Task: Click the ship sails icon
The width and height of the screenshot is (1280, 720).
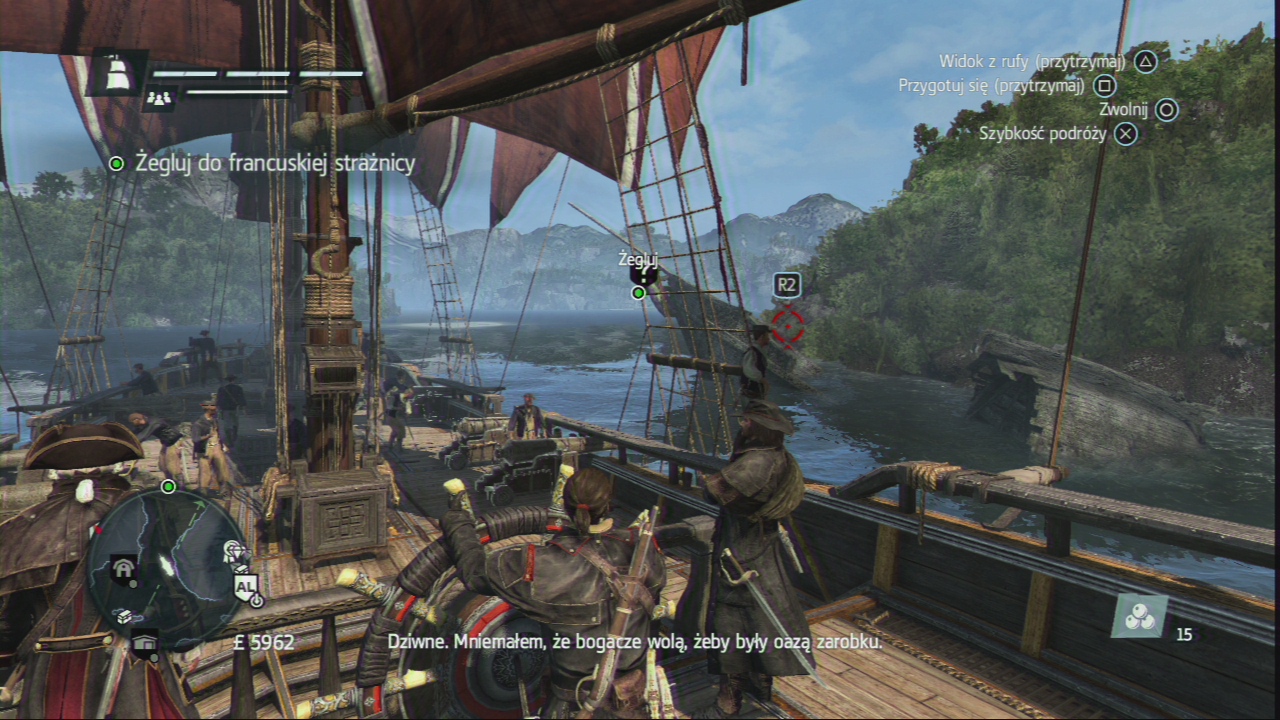Action: (x=118, y=73)
